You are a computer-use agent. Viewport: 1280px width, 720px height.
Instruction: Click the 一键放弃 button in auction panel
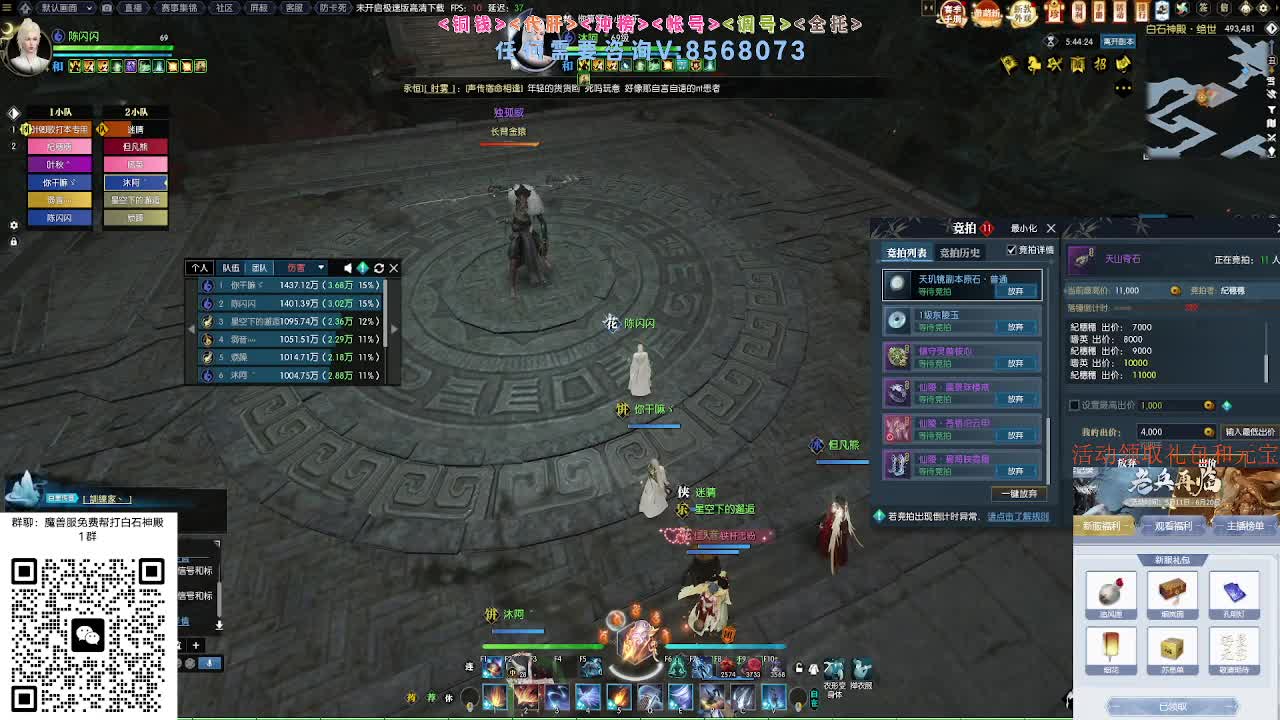pyautogui.click(x=1018, y=491)
